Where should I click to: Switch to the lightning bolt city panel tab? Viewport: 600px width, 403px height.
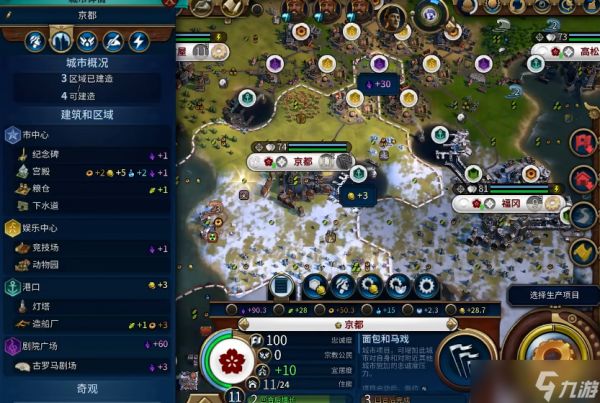click(x=139, y=42)
